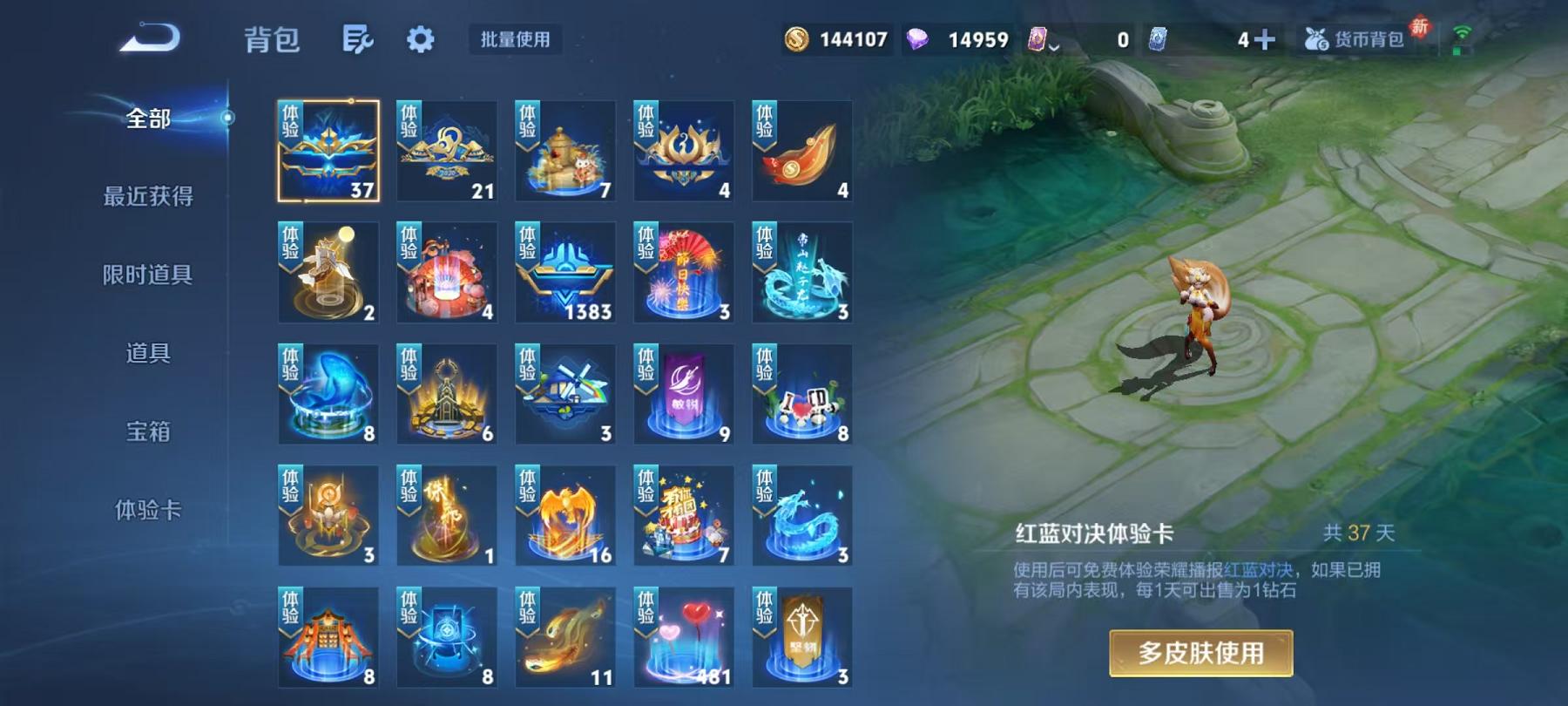Select the balloon item with count 481
Viewport: 1568px width, 706px height.
point(684,638)
